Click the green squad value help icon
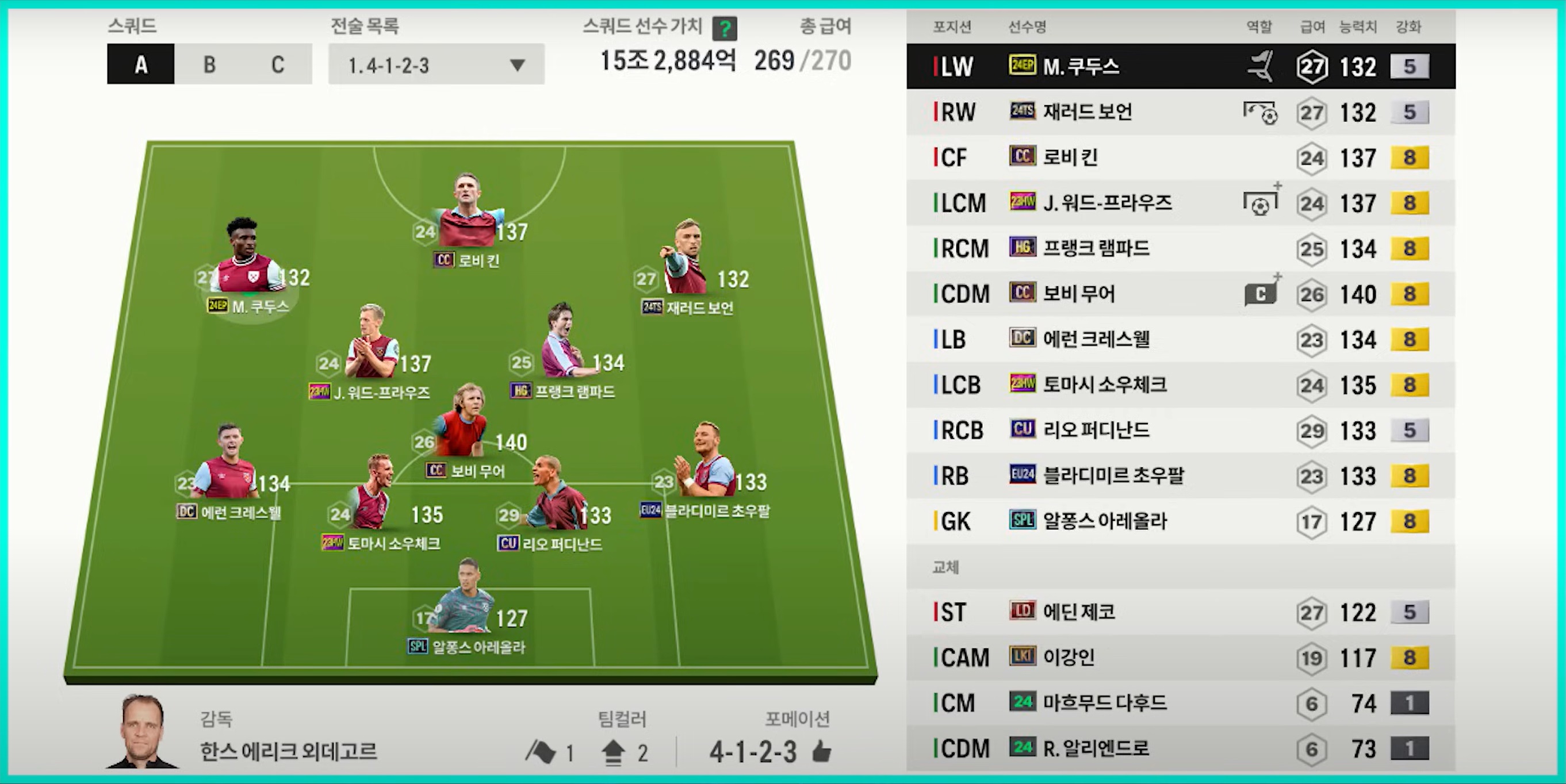Viewport: 1566px width, 784px height. [725, 28]
